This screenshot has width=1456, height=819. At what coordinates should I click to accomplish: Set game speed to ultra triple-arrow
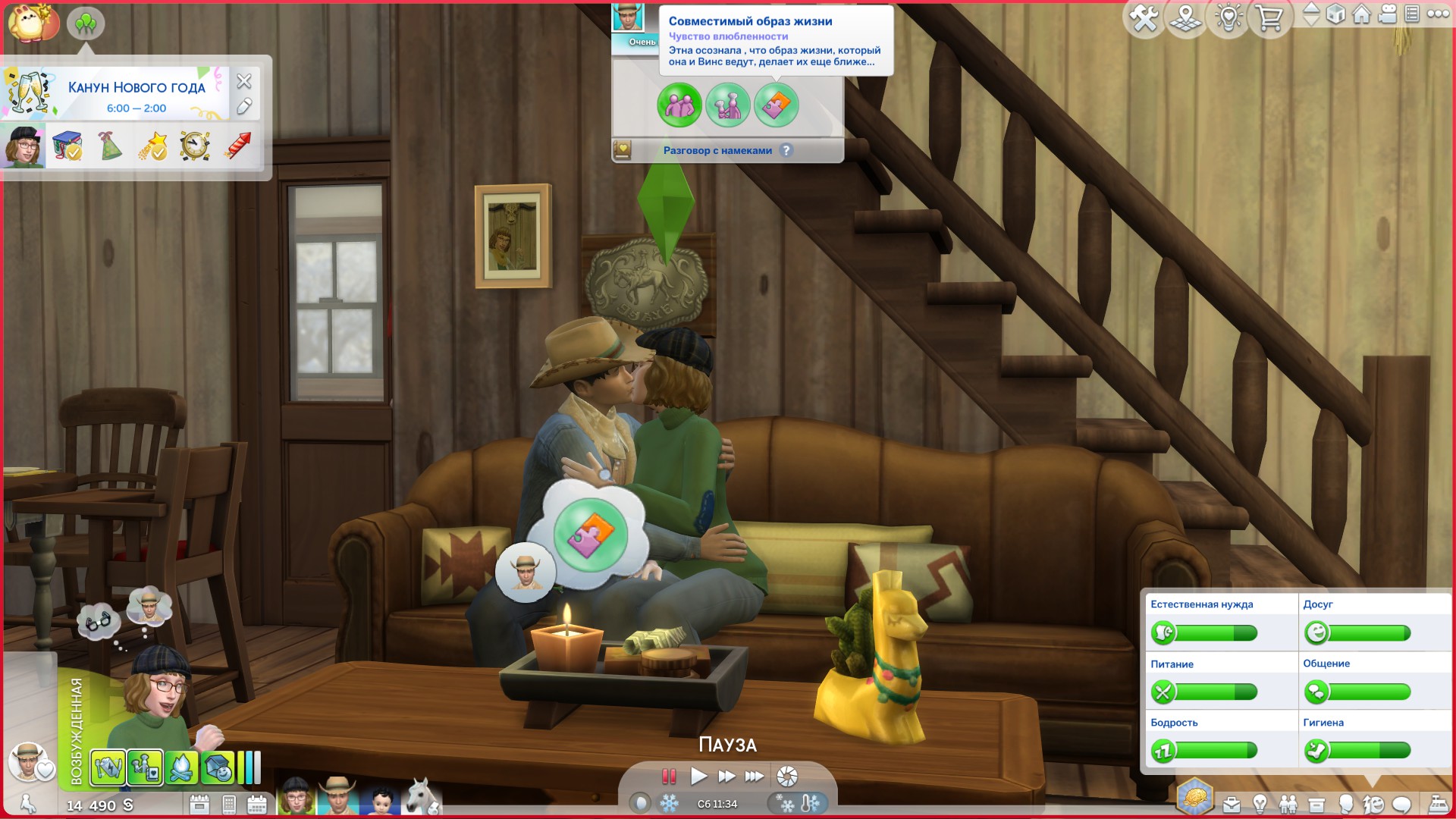[754, 776]
